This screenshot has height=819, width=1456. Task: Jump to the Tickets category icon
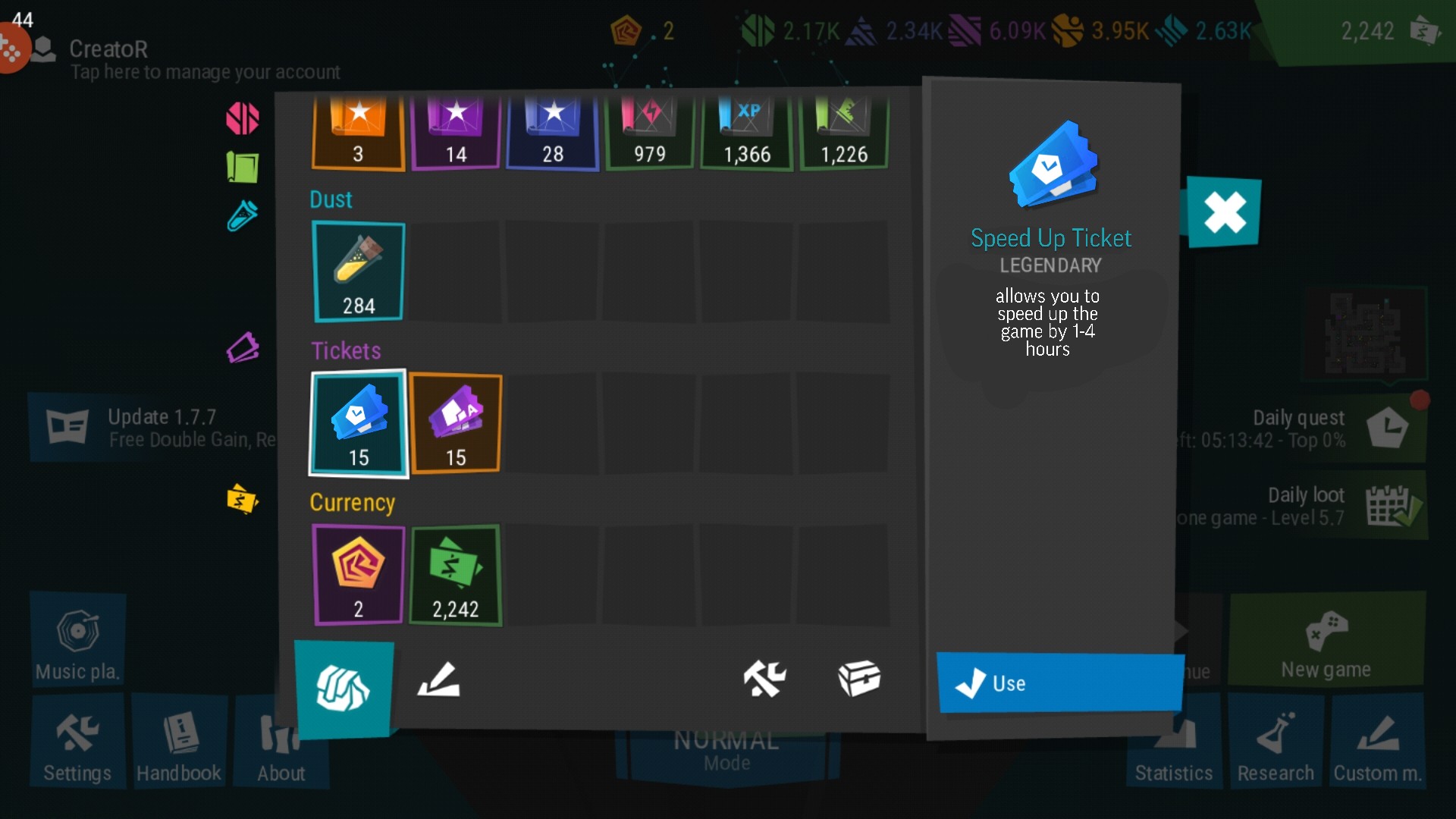pos(243,348)
